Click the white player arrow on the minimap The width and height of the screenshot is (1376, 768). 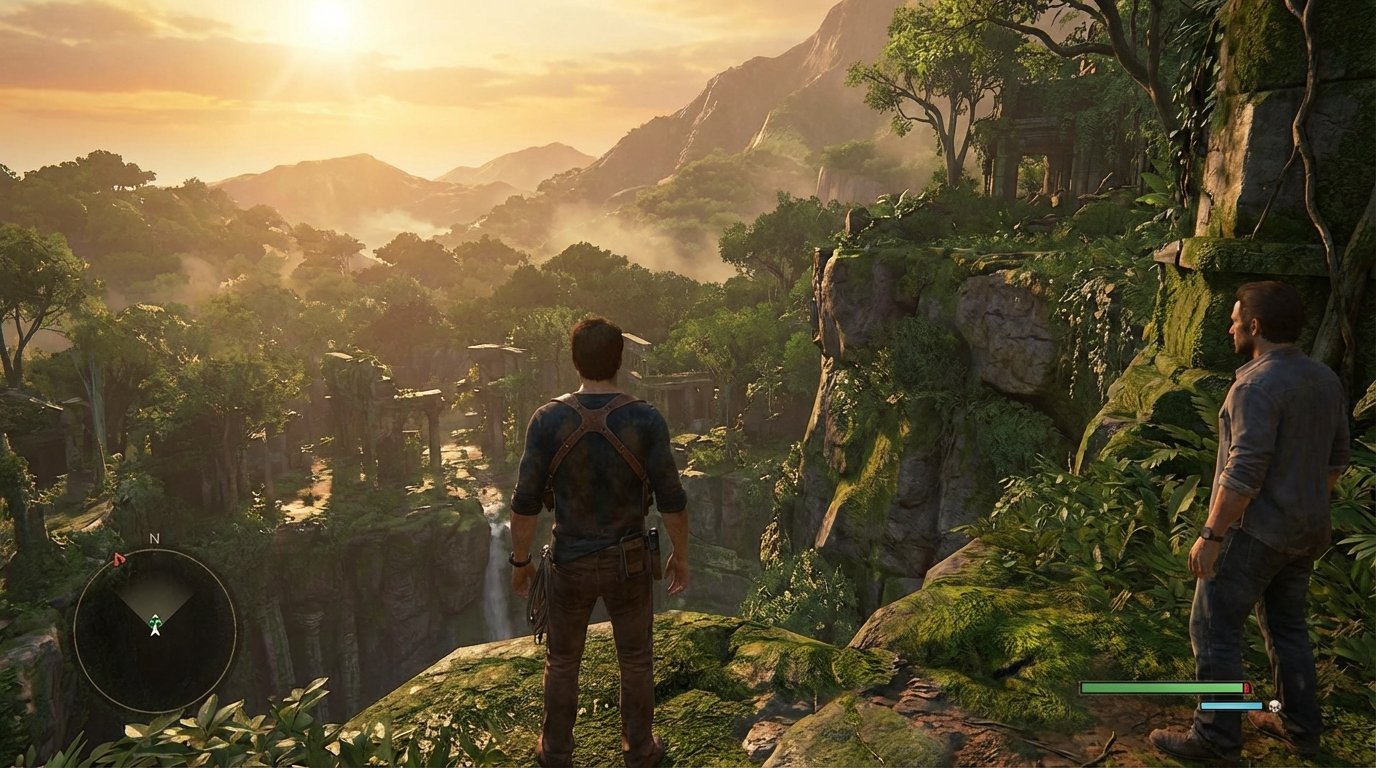click(x=155, y=633)
